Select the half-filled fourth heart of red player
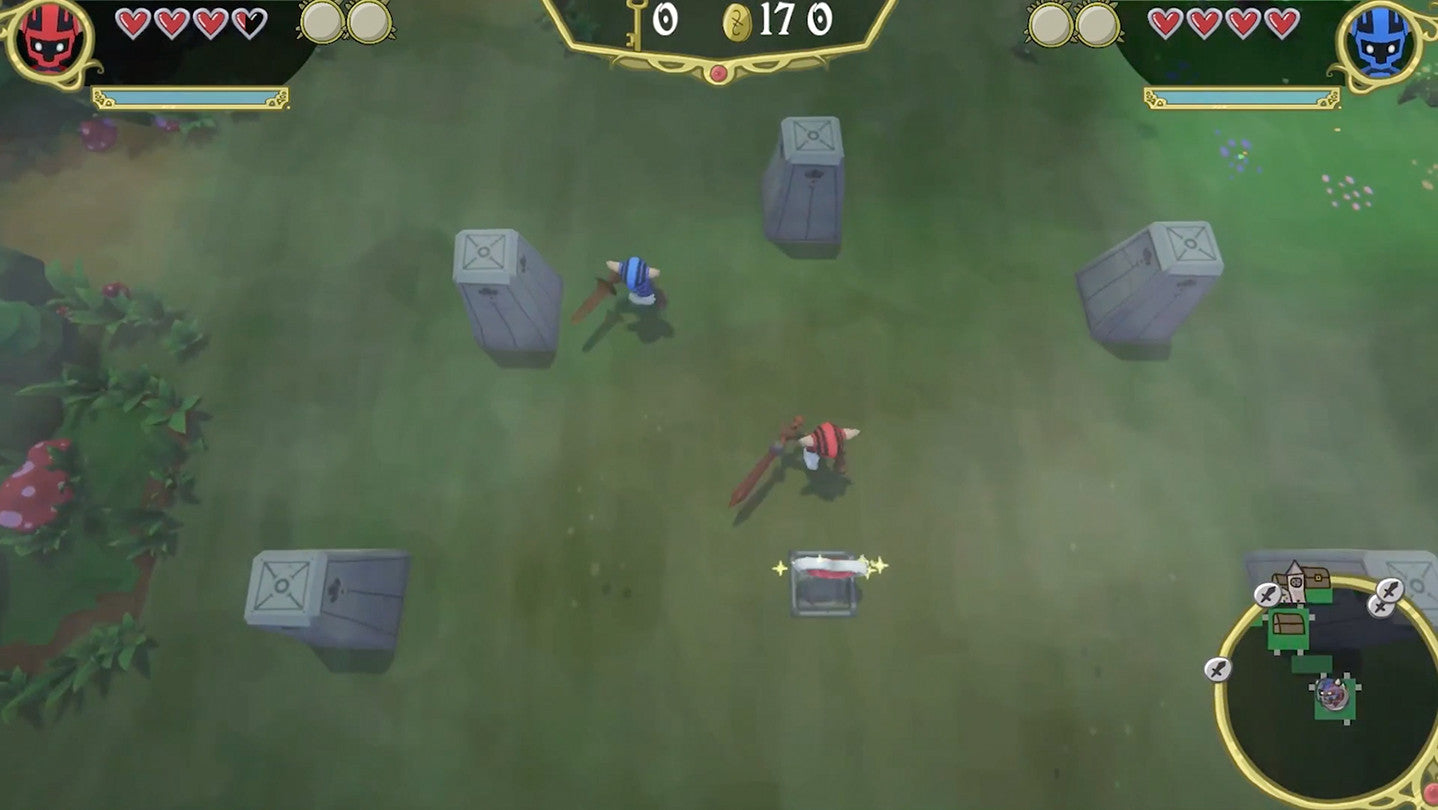Screen dimensions: 1438x810 click(248, 24)
